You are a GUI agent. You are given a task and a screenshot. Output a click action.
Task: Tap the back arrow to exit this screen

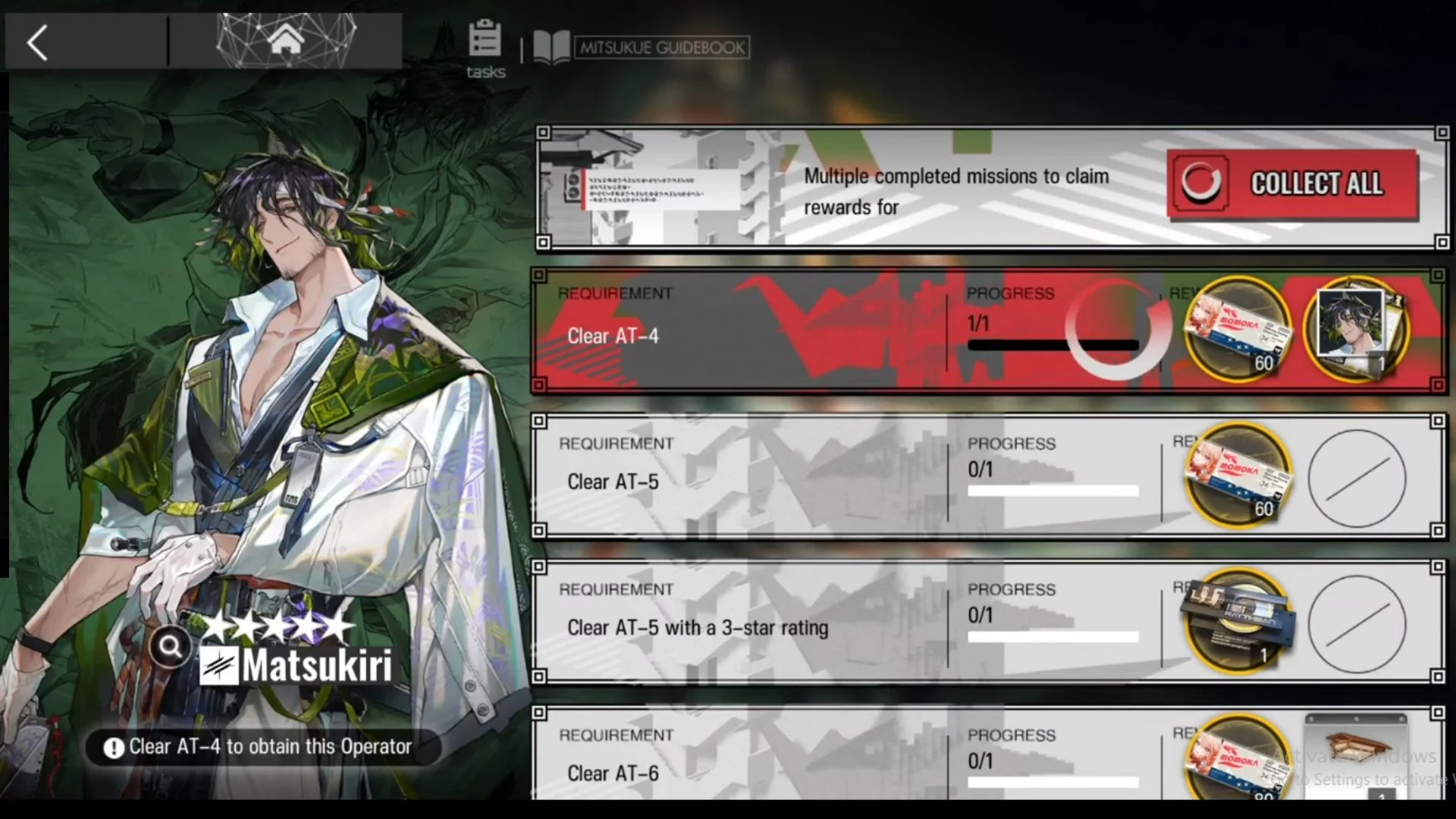pyautogui.click(x=36, y=43)
